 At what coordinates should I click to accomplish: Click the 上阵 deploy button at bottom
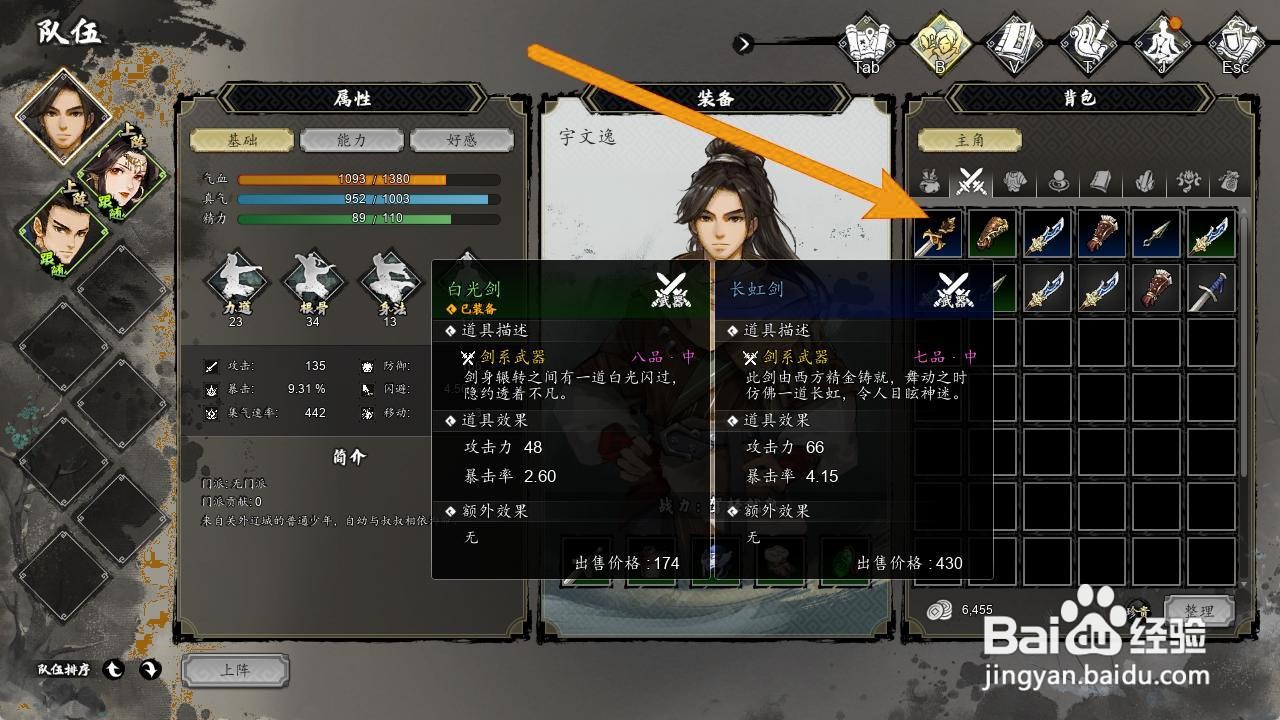[233, 671]
